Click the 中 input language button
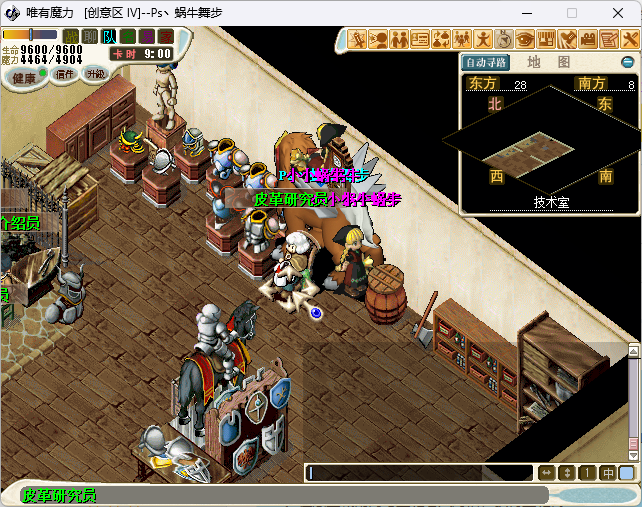The width and height of the screenshot is (642, 507). click(x=608, y=473)
